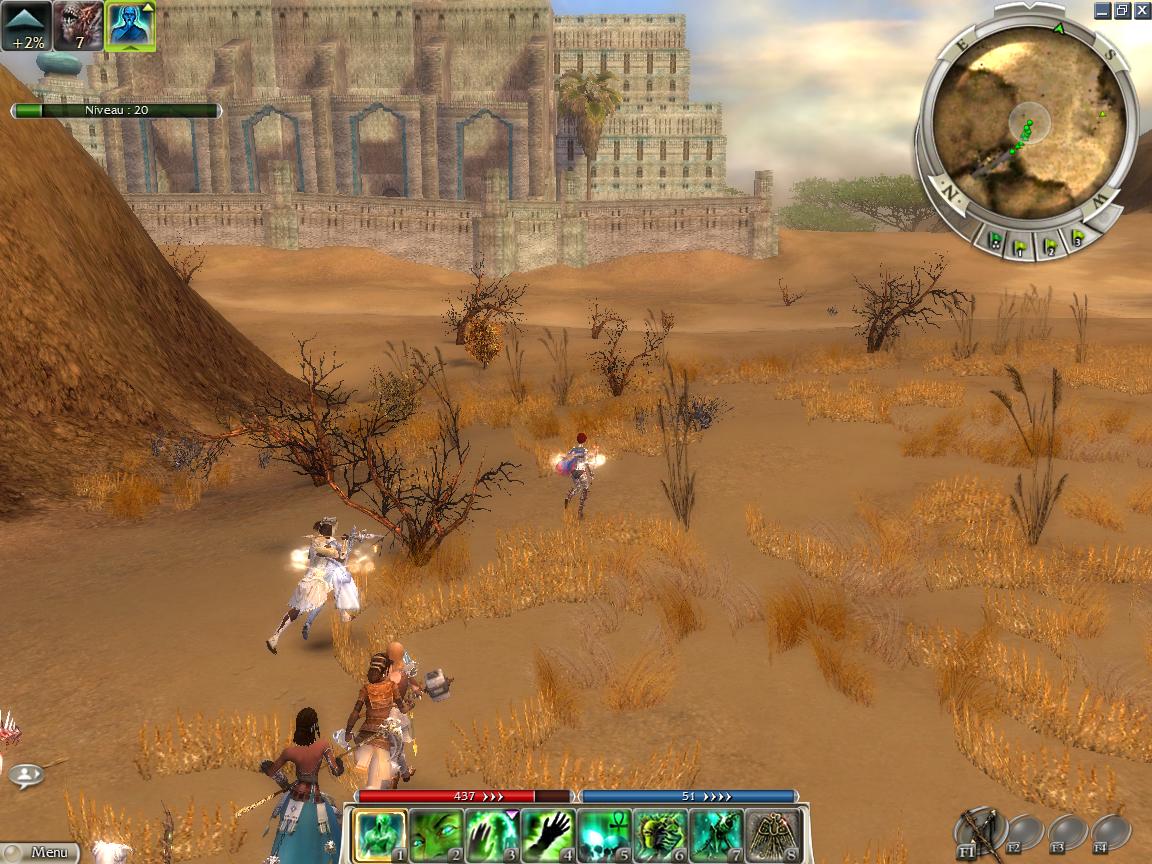Close the game window
Viewport: 1152px width, 864px height.
tap(1140, 11)
